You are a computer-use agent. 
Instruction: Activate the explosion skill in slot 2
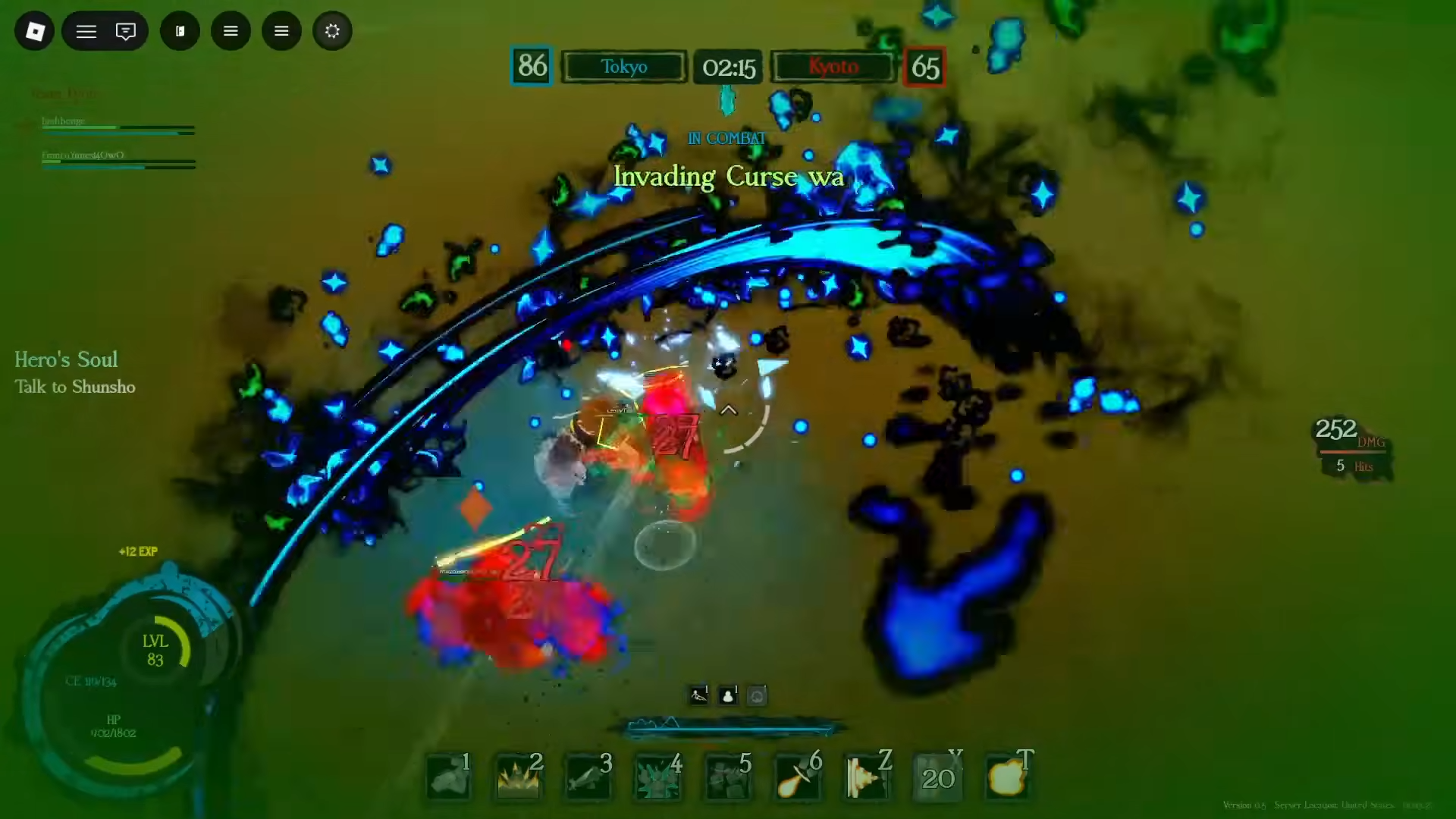[518, 777]
